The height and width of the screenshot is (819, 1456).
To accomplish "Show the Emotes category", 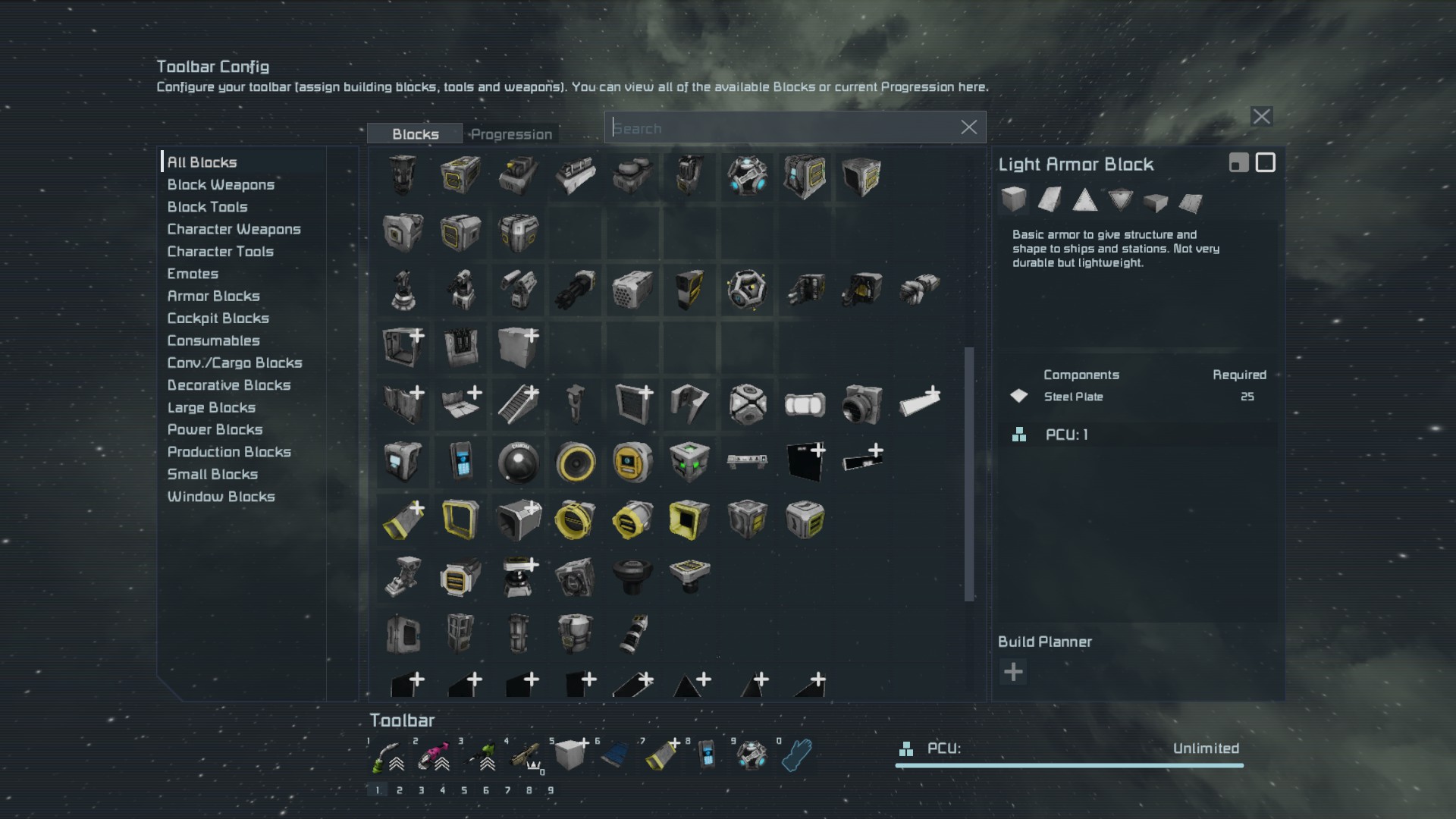I will [193, 274].
